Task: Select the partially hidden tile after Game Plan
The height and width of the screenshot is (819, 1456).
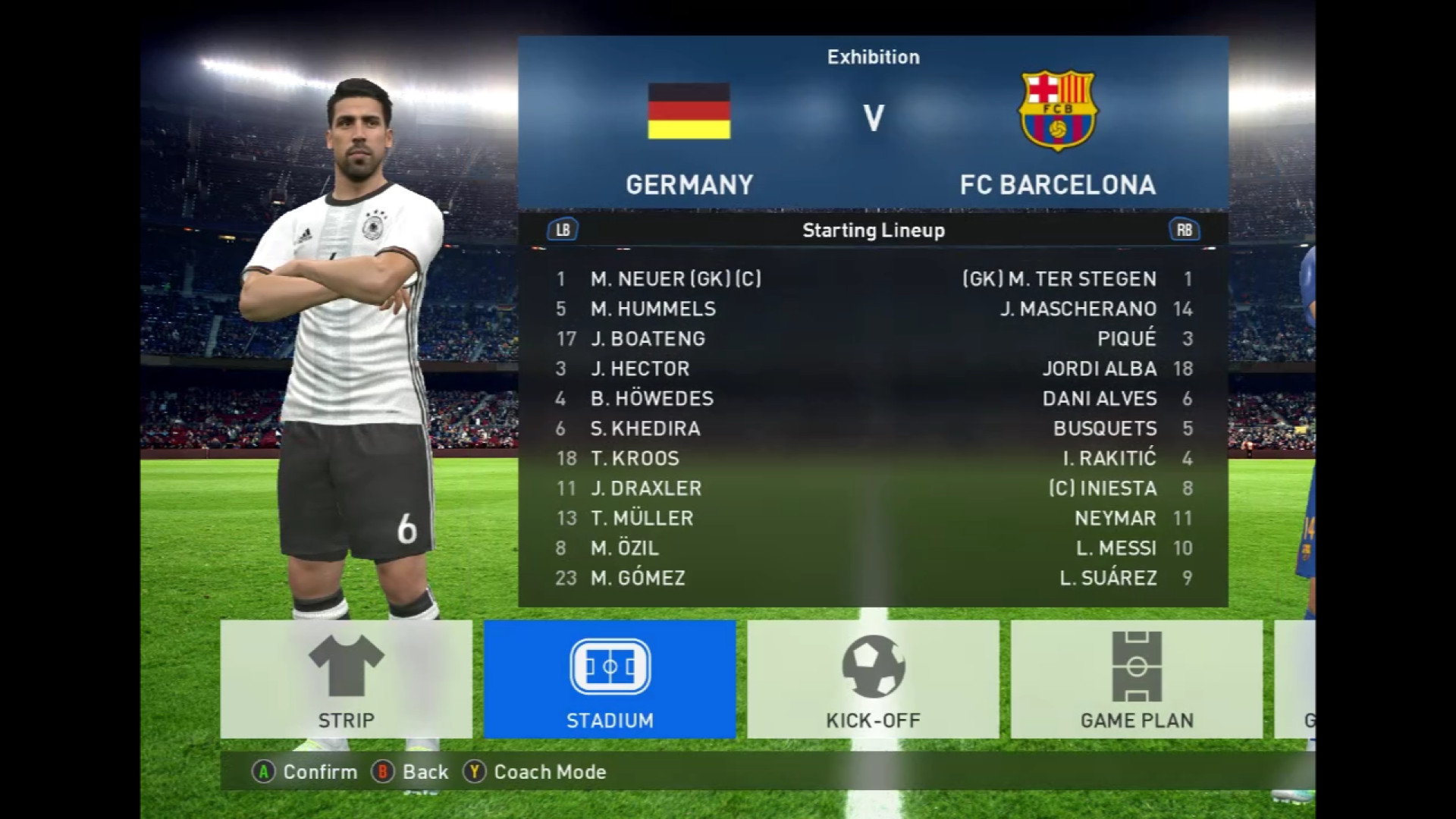Action: click(x=1295, y=679)
